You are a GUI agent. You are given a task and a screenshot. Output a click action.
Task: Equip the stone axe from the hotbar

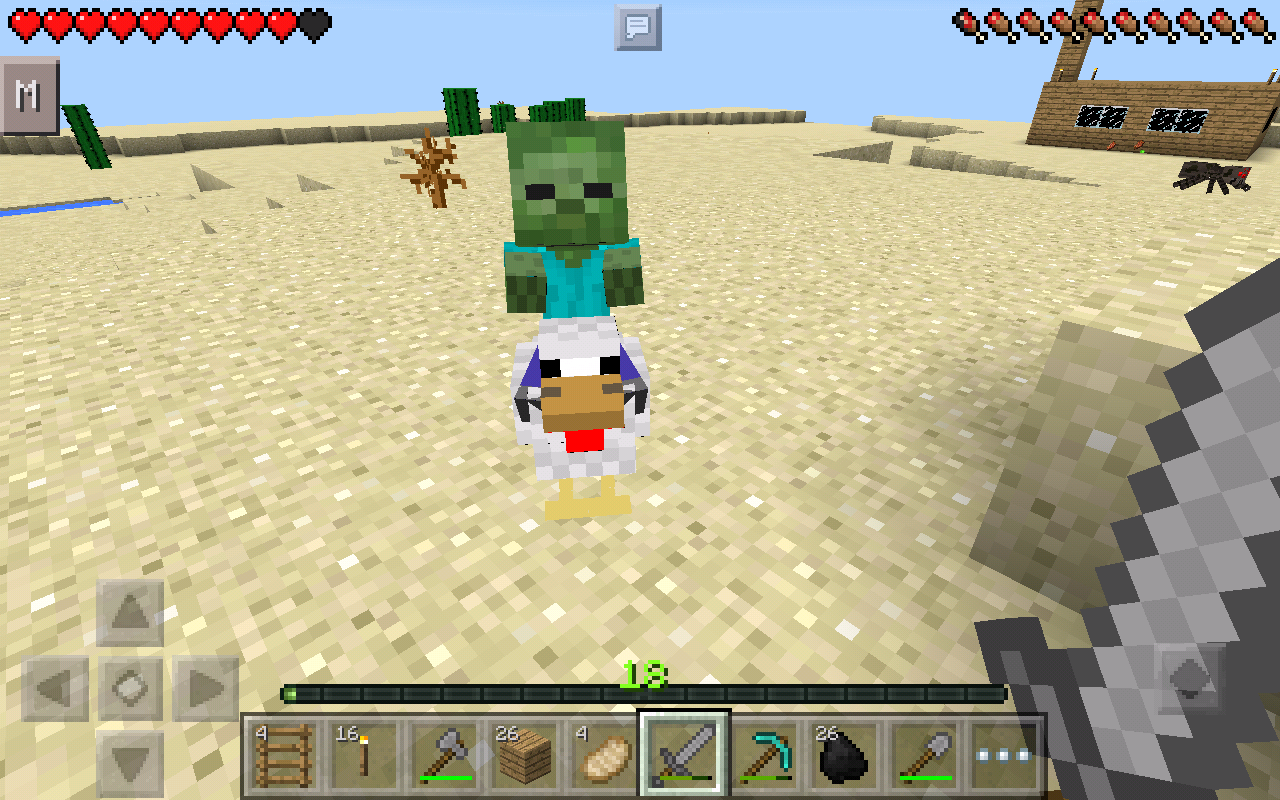pyautogui.click(x=442, y=755)
